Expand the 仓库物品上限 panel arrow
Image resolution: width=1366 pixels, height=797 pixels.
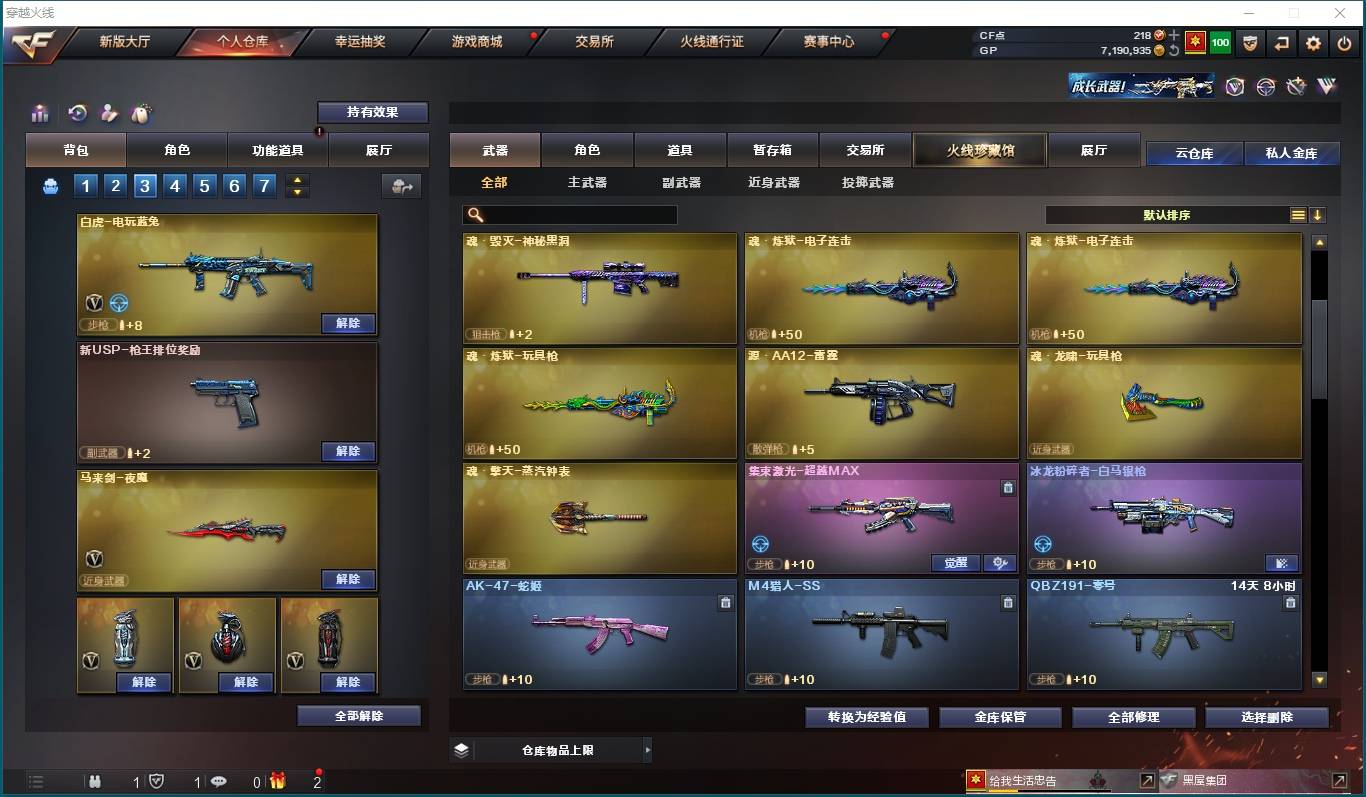[x=647, y=748]
